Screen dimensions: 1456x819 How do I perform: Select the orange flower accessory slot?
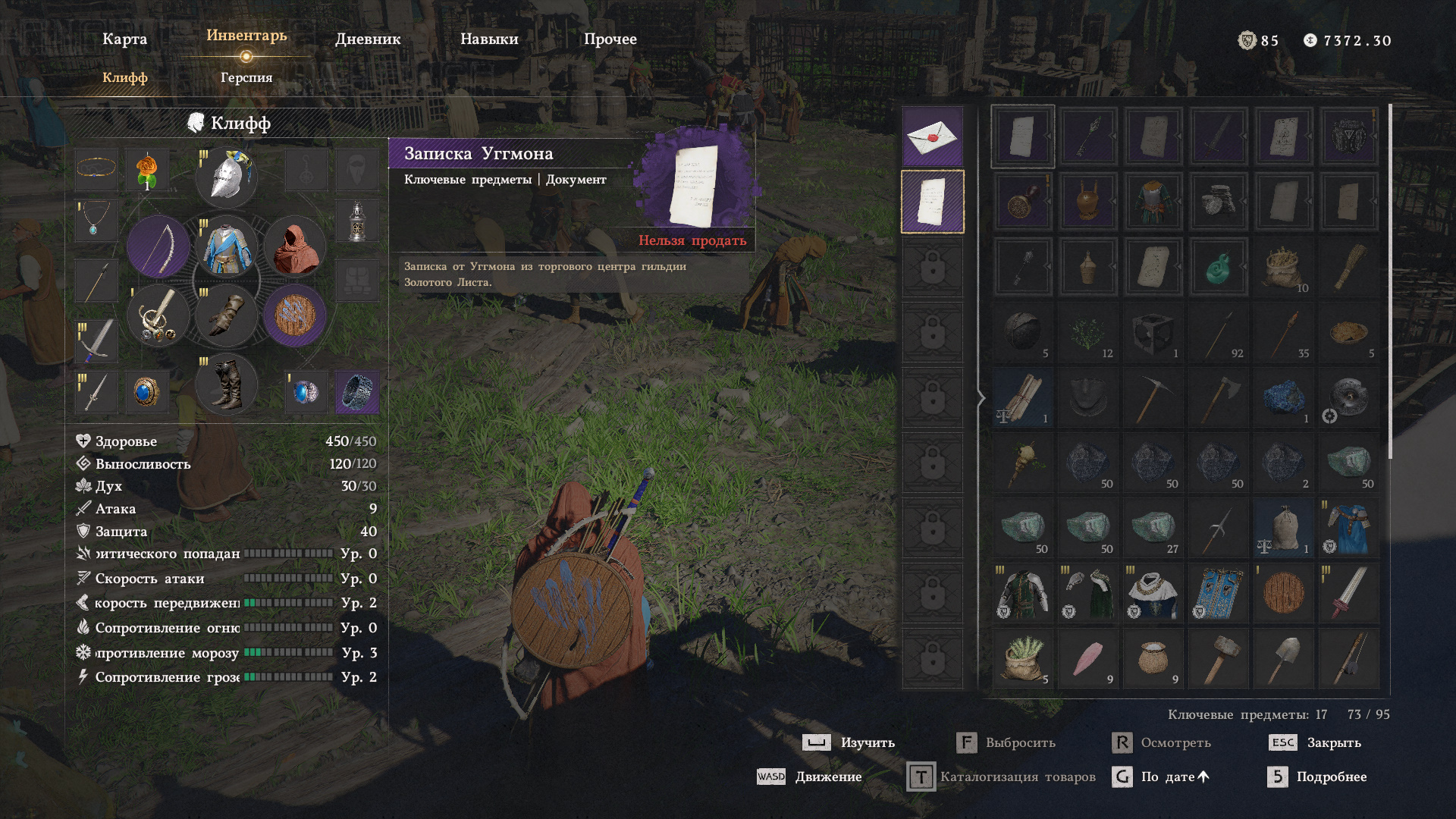147,170
